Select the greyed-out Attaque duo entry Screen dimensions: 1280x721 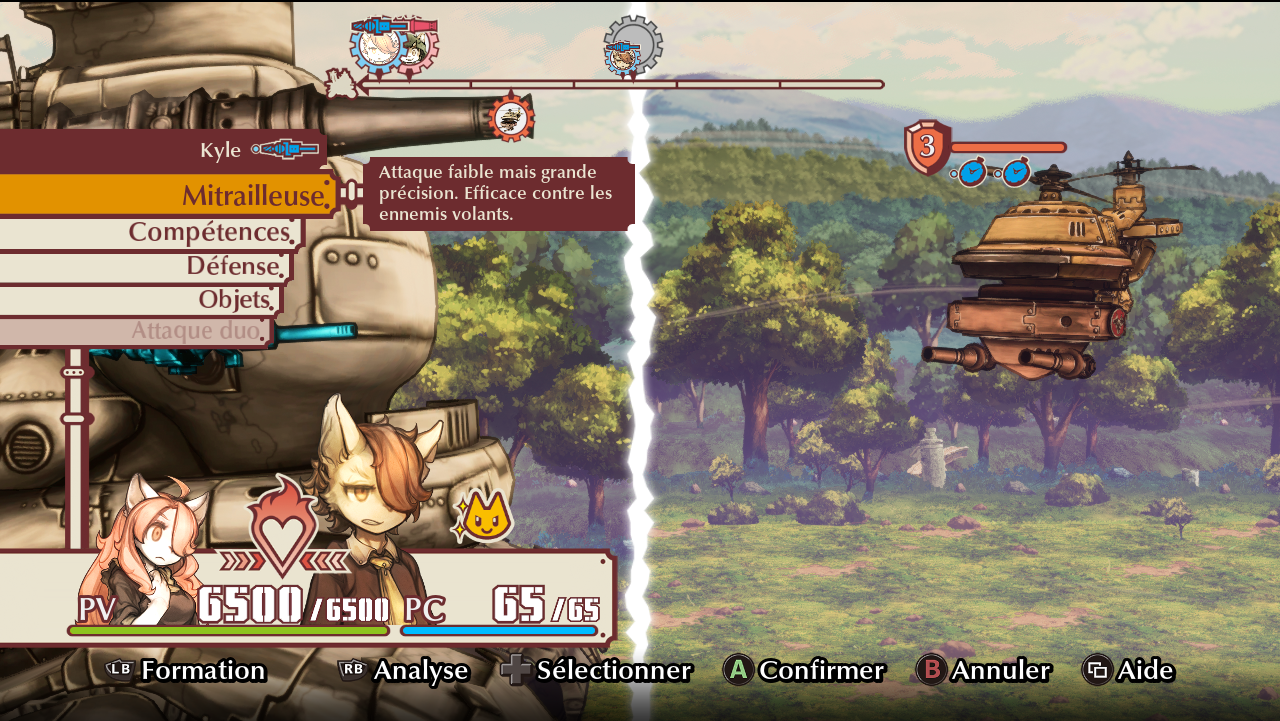point(200,331)
